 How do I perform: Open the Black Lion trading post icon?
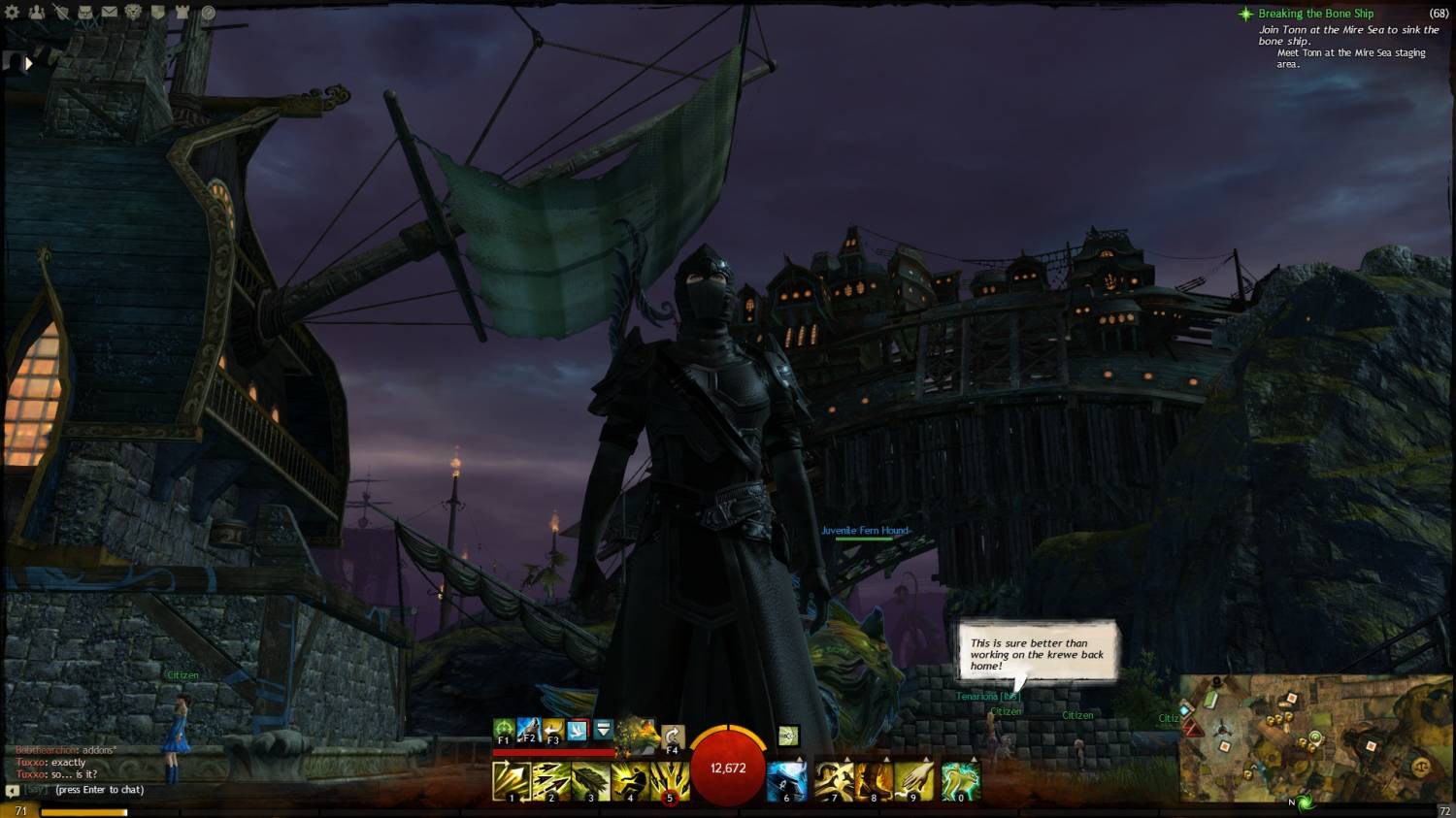pyautogui.click(x=134, y=13)
